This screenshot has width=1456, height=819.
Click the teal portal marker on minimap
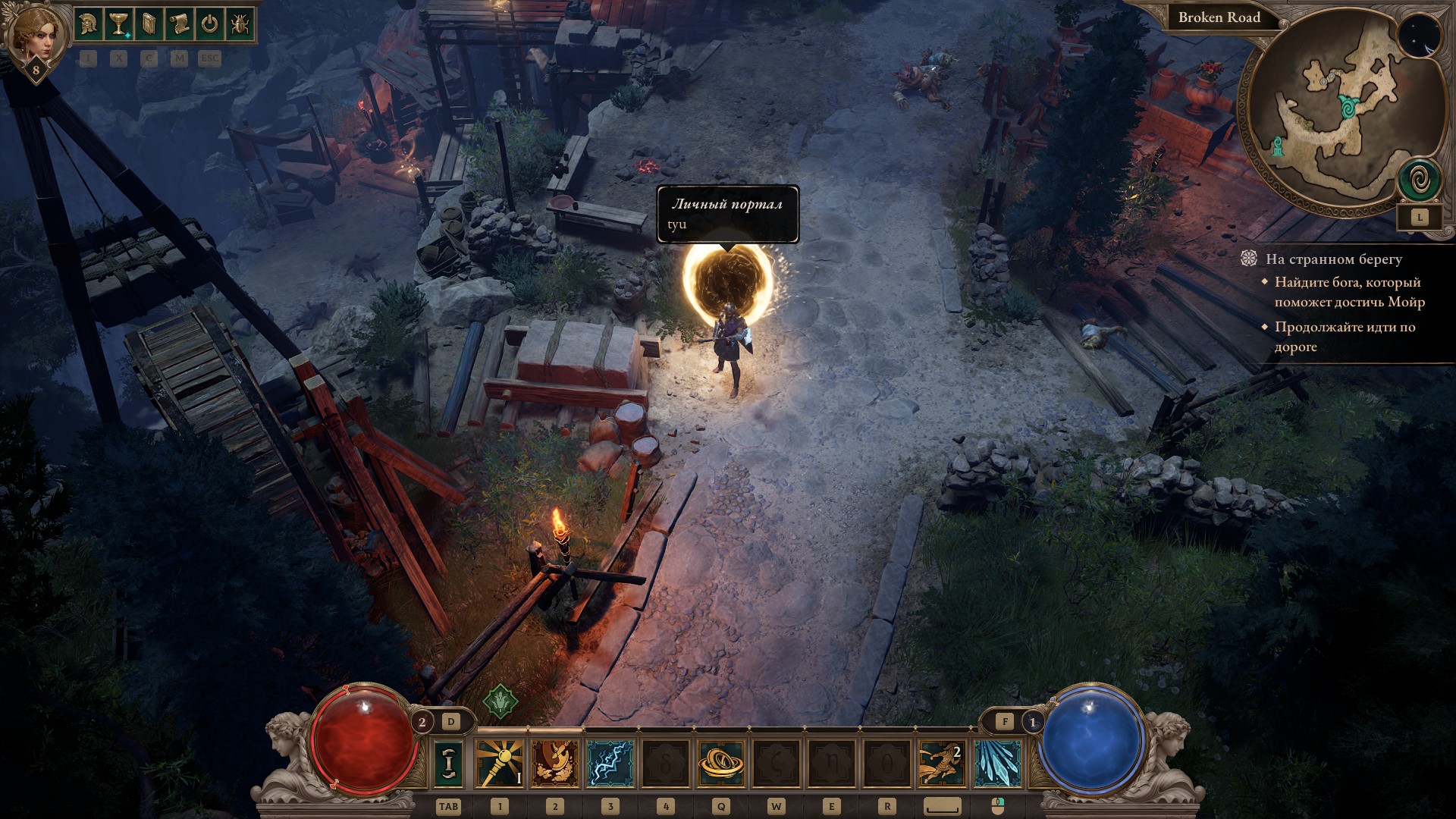(x=1349, y=107)
